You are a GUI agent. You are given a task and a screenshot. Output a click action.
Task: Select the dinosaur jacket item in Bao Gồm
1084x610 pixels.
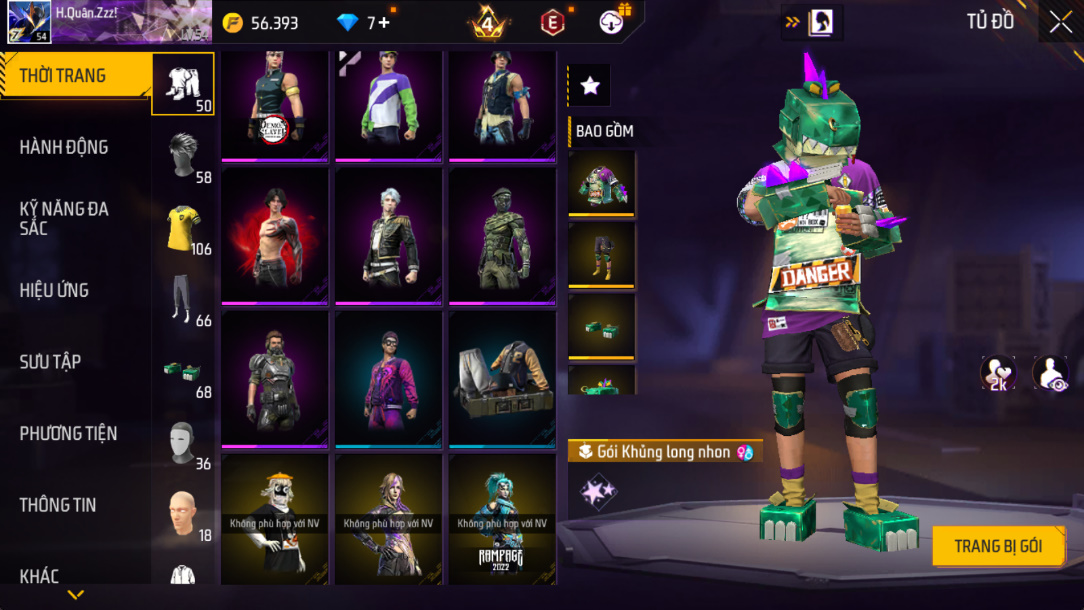pyautogui.click(x=602, y=183)
